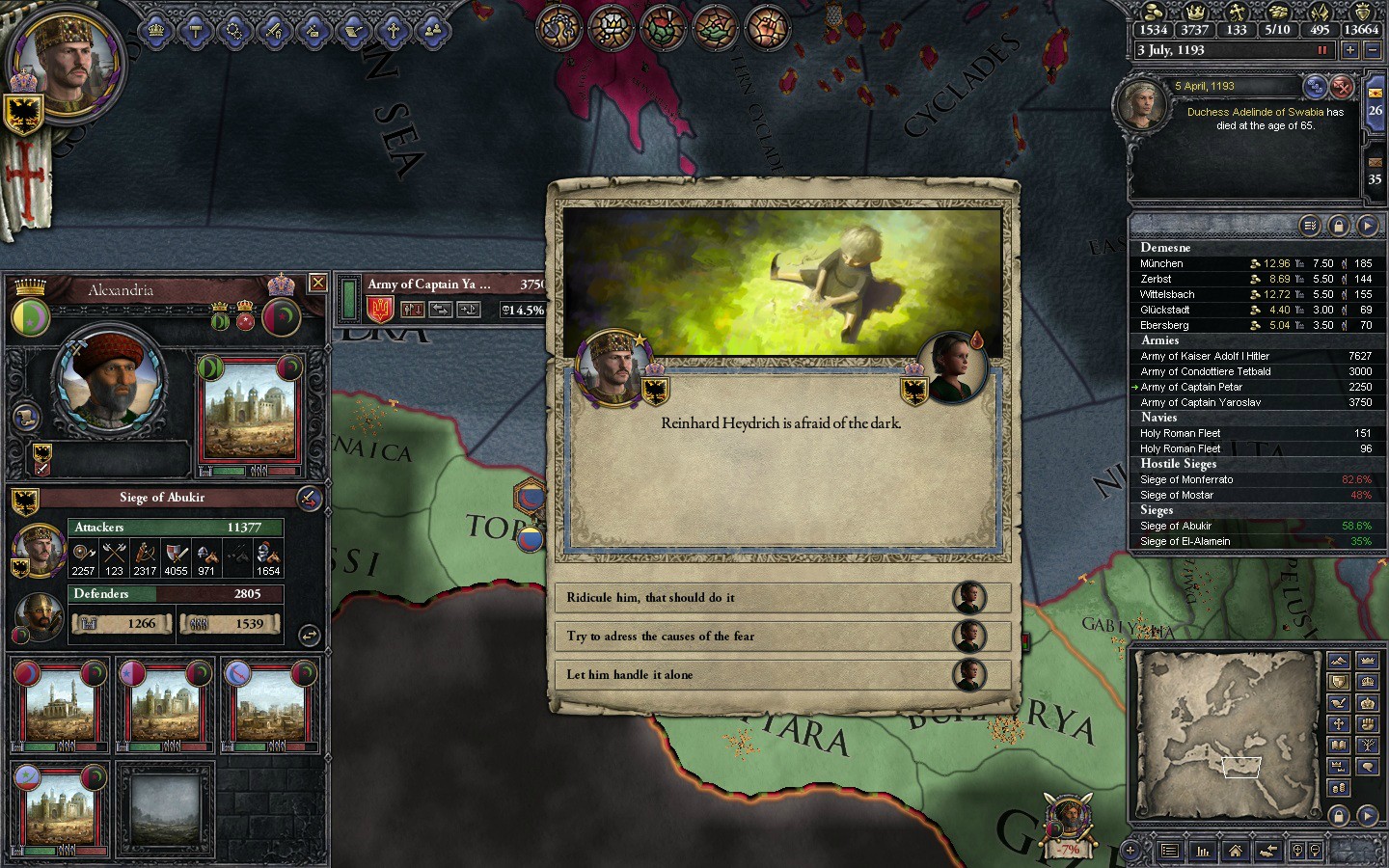Decrease game speed with minus button
The image size is (1389, 868).
(x=1373, y=50)
